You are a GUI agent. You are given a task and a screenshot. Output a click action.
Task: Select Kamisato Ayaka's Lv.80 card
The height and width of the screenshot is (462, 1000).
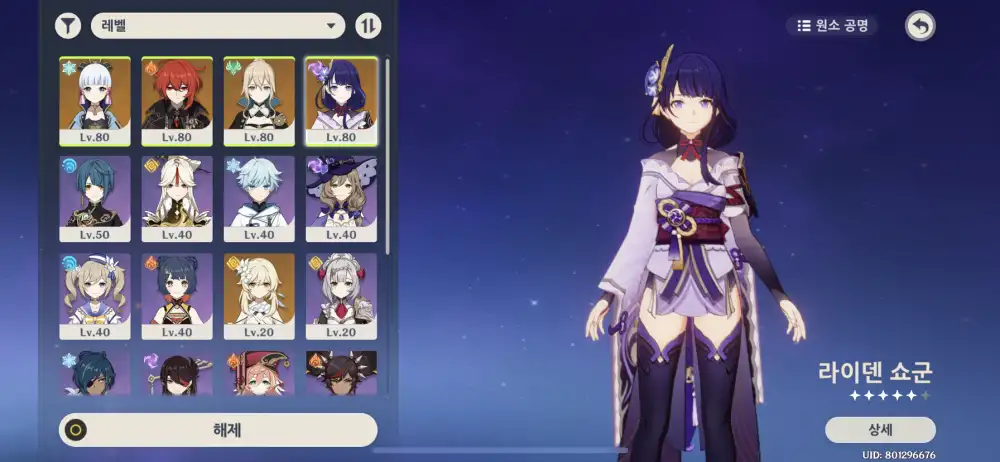94,100
